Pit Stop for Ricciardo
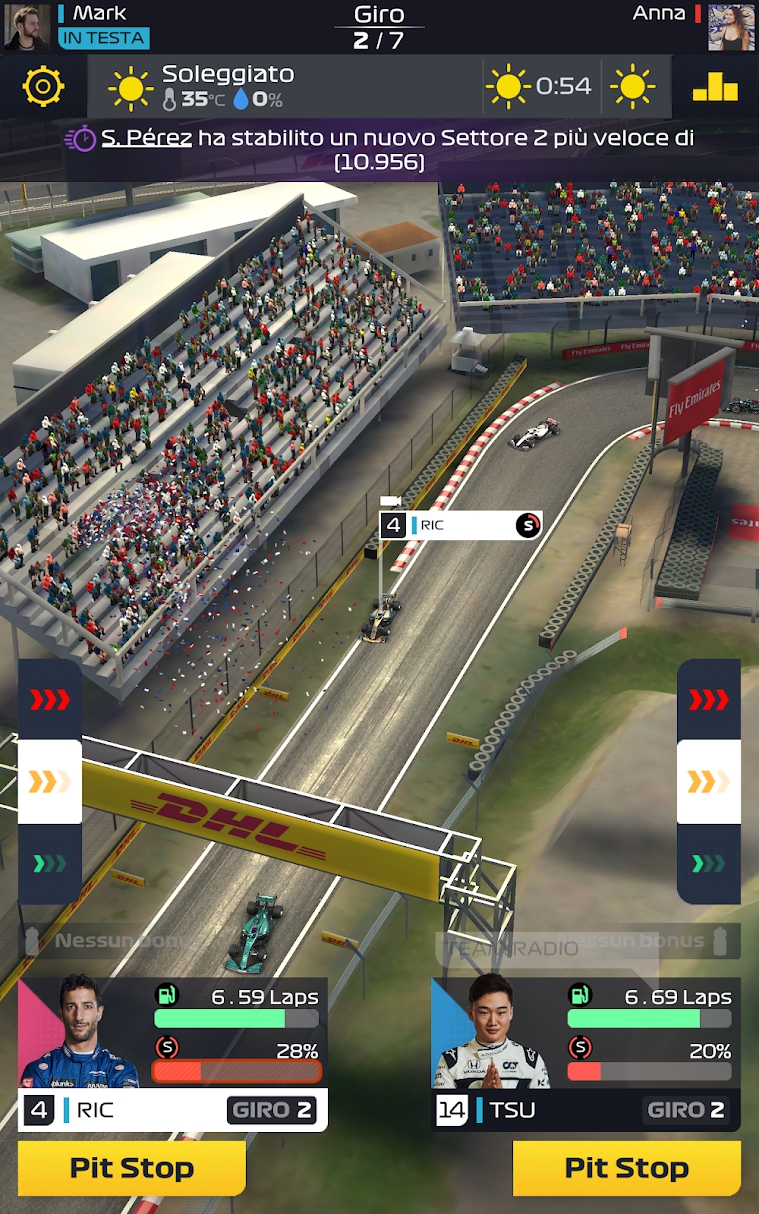This screenshot has width=759, height=1214. pyautogui.click(x=132, y=1168)
